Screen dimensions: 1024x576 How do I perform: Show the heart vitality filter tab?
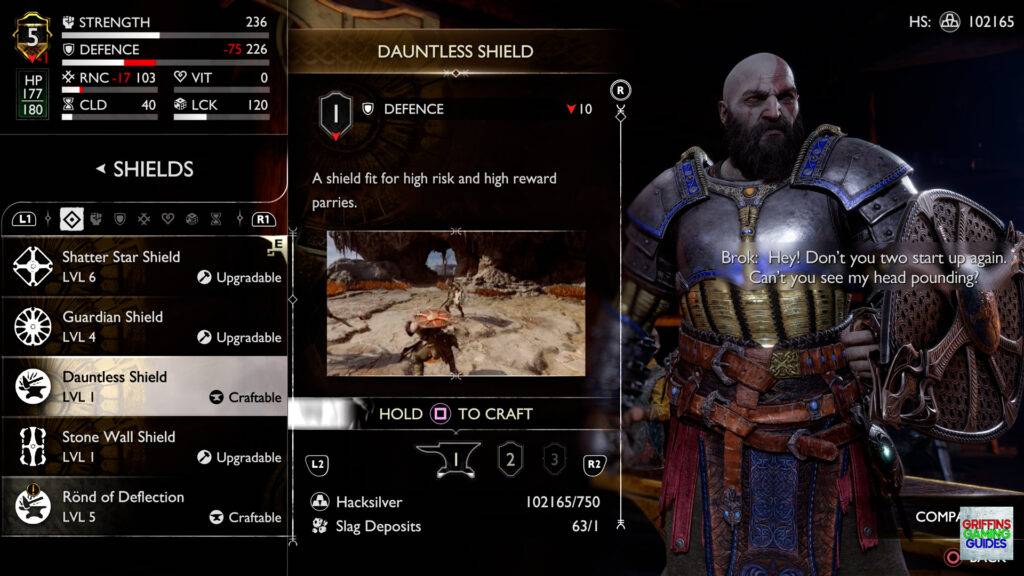pos(168,218)
